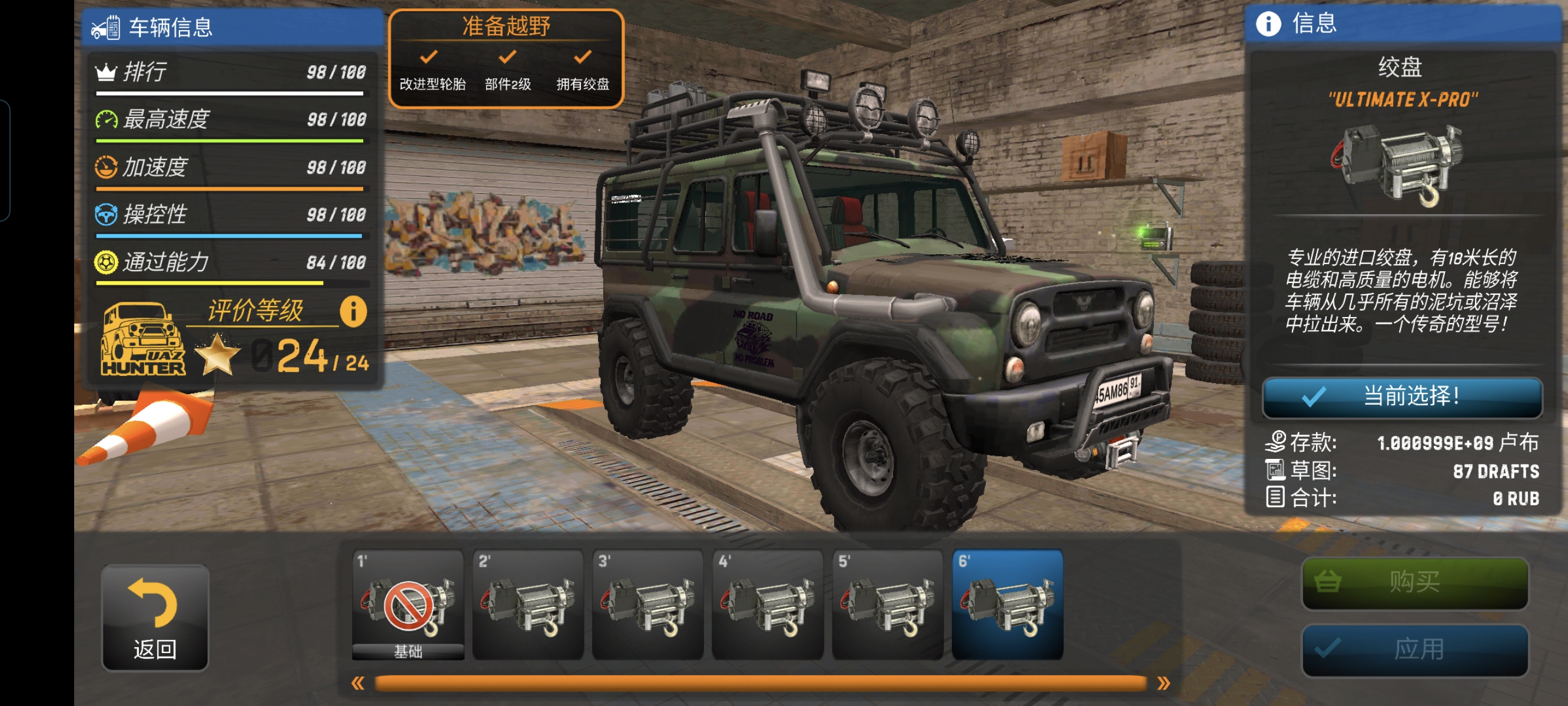Click the right double-arrow of the parts list

pyautogui.click(x=1163, y=684)
